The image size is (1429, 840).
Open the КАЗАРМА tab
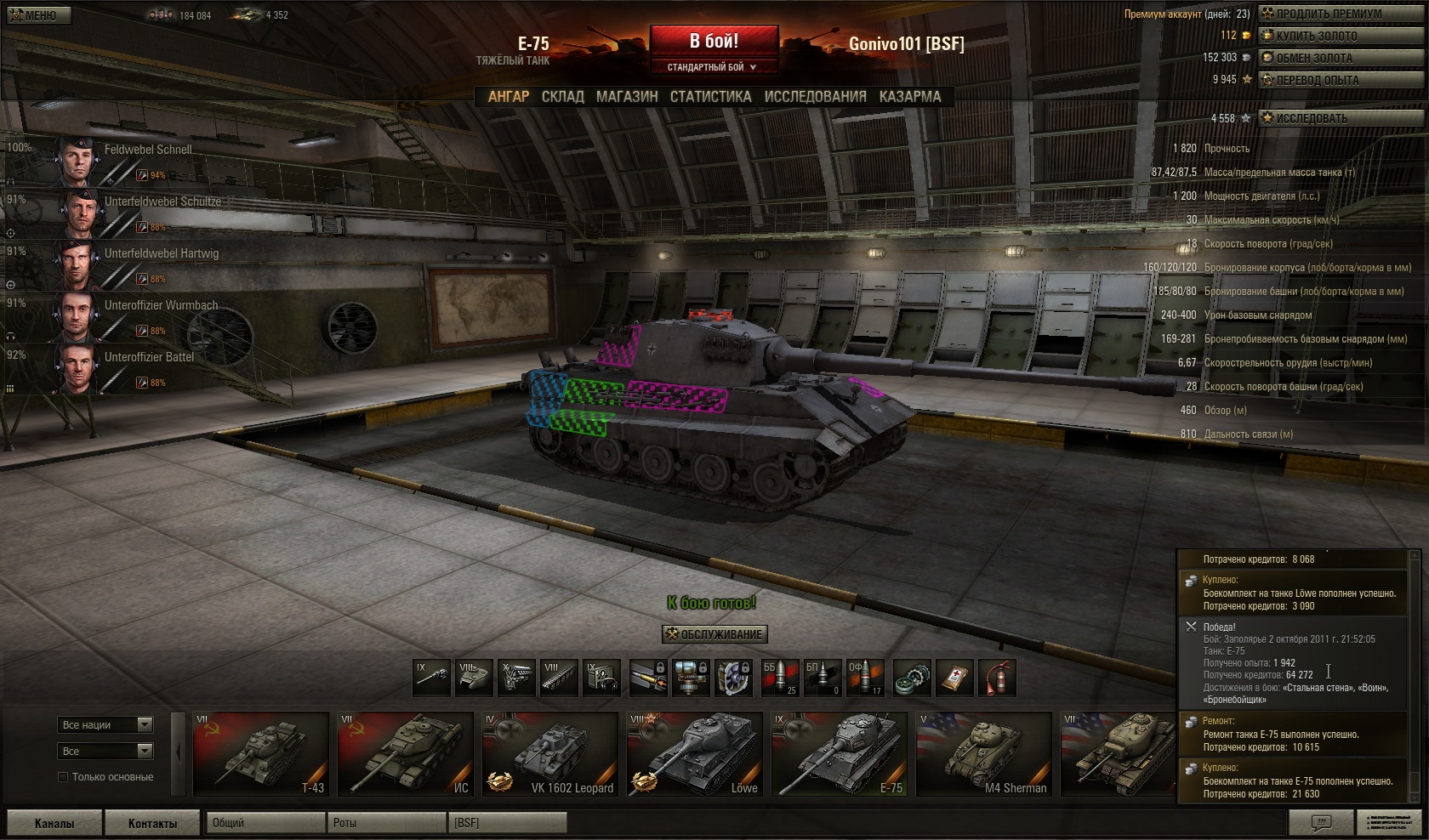click(x=910, y=97)
